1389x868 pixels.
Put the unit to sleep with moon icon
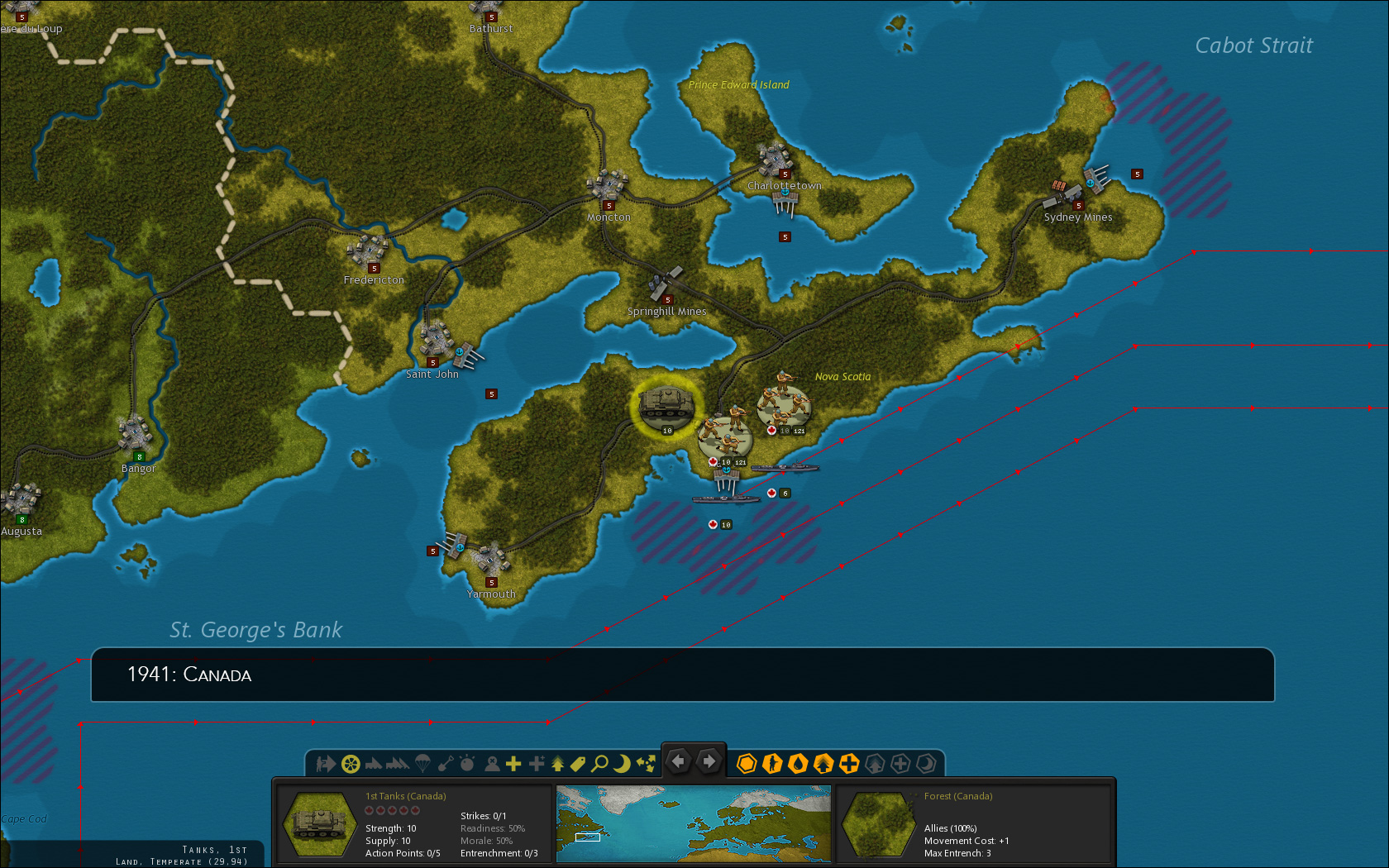pyautogui.click(x=623, y=764)
